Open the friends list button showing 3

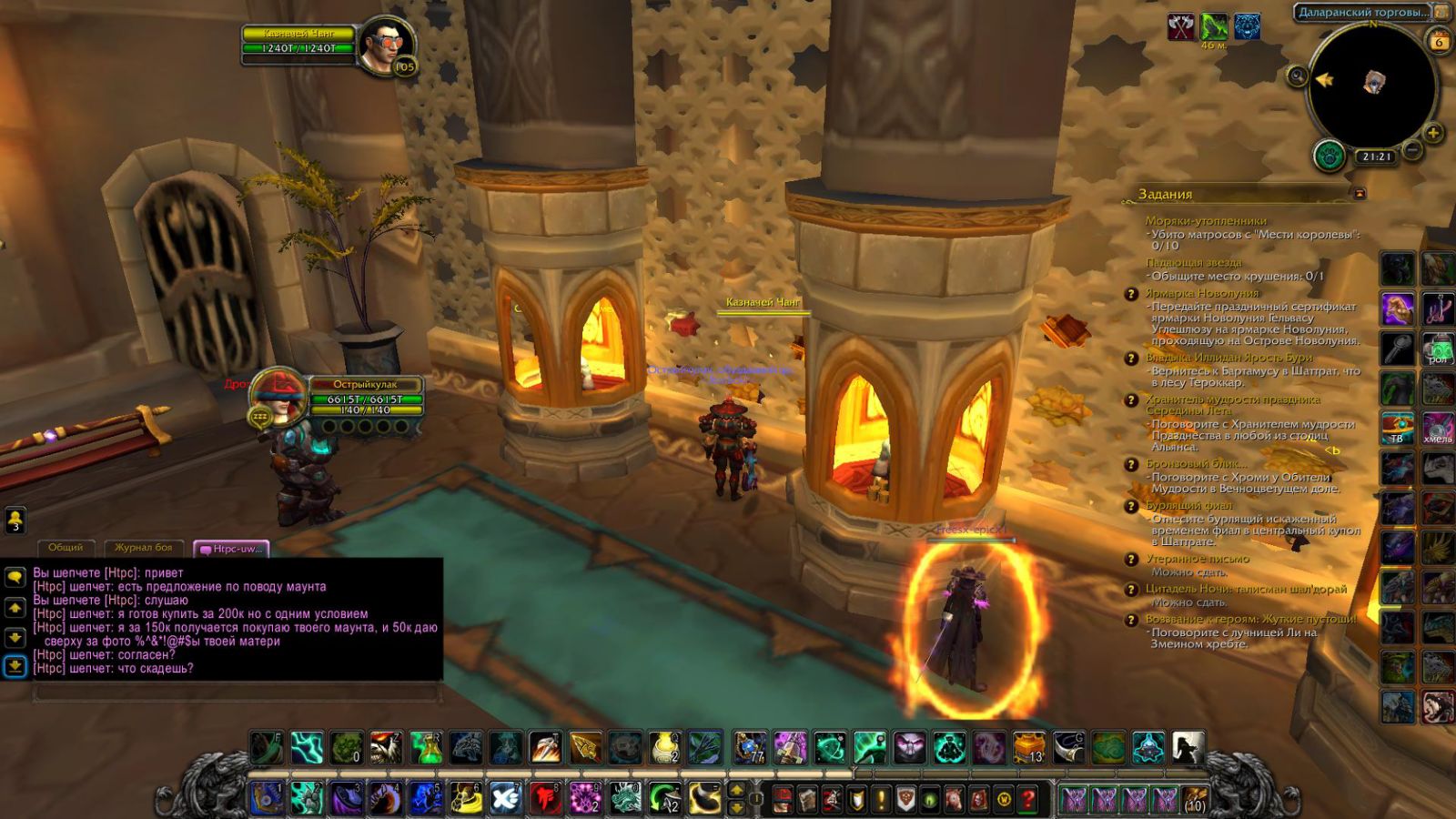click(15, 521)
